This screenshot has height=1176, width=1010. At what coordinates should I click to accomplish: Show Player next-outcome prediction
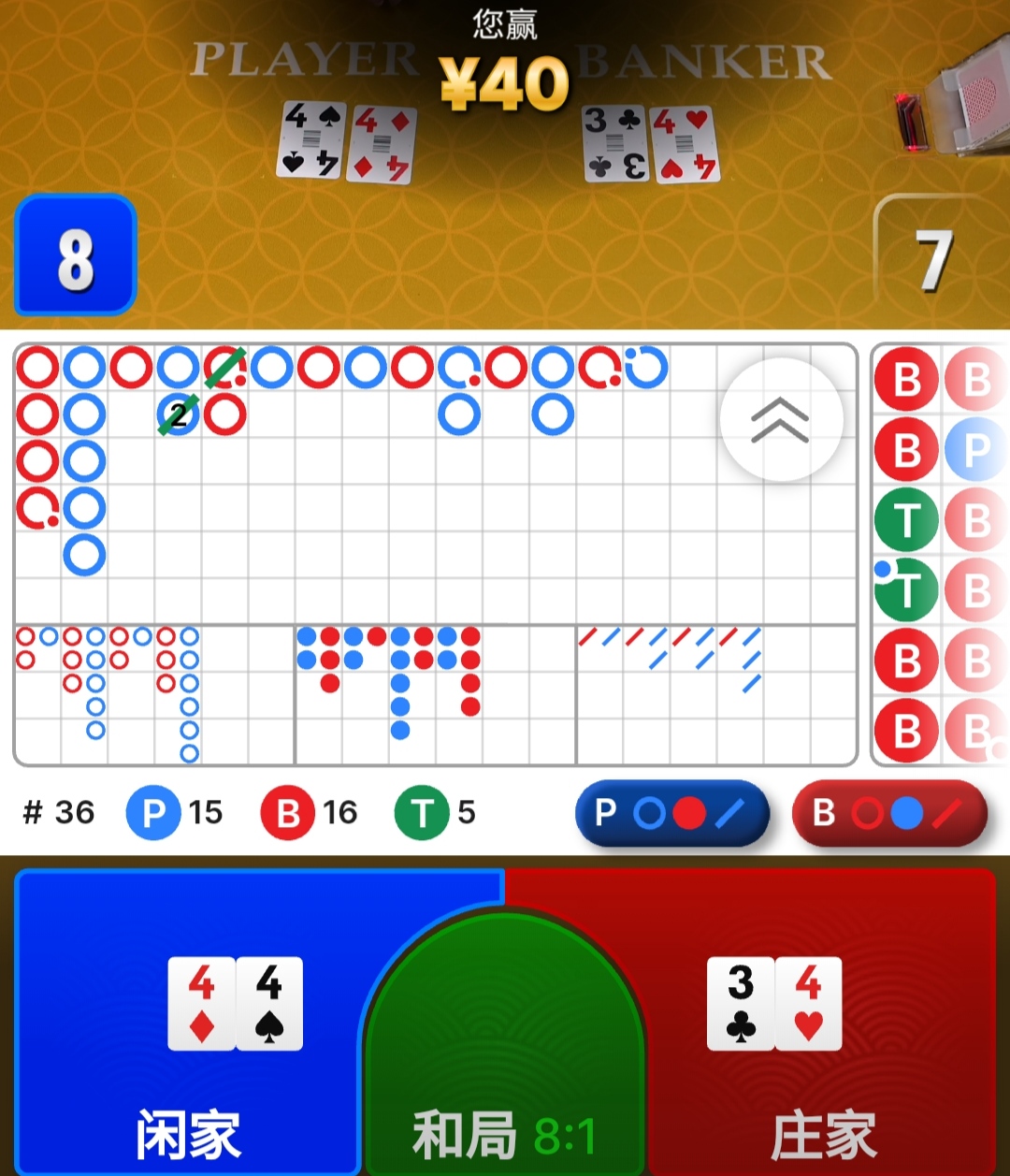point(671,813)
